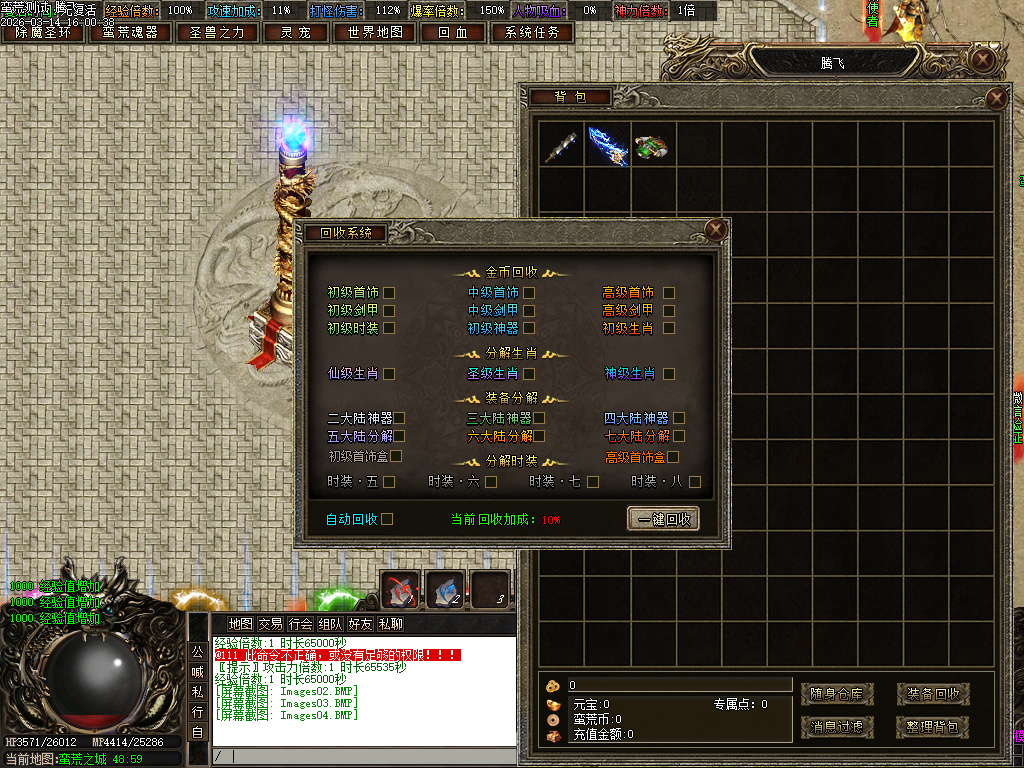
Task: Enable the 圣级生肖 decompose checkbox
Action: click(529, 374)
